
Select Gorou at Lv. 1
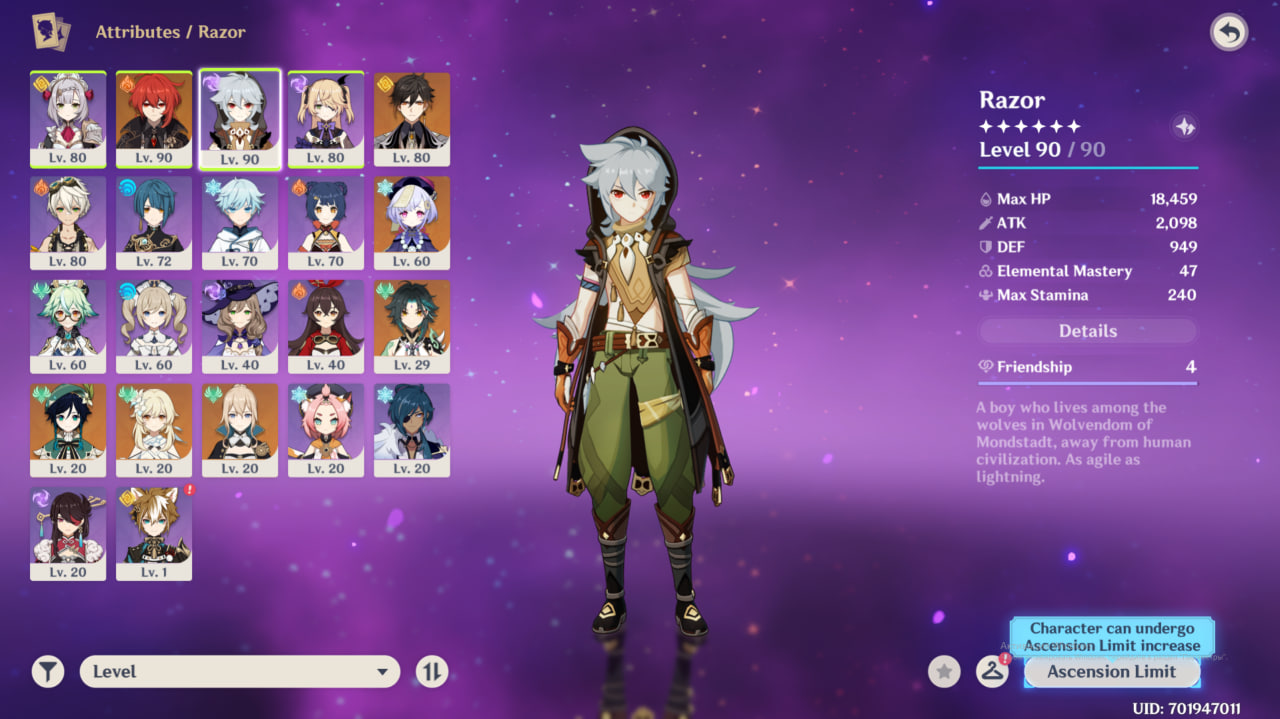pos(154,534)
